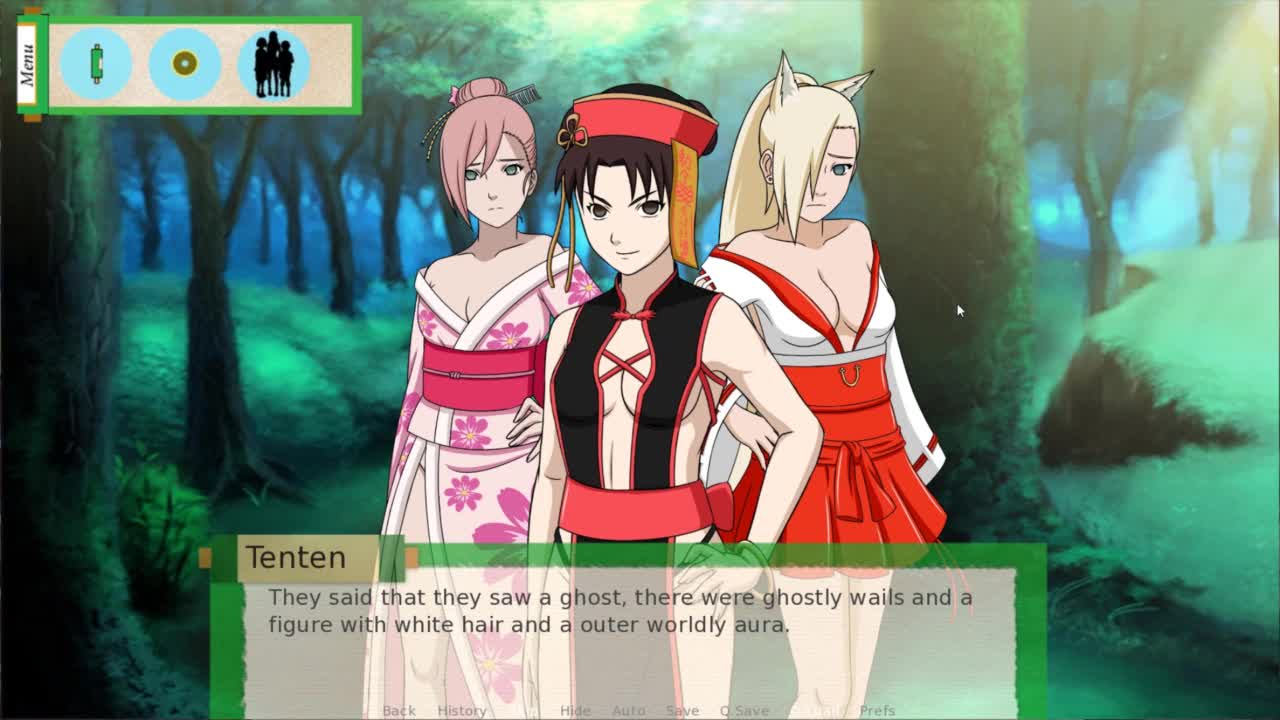This screenshot has height=720, width=1280.
Task: Open the dialogue History log
Action: tap(462, 710)
